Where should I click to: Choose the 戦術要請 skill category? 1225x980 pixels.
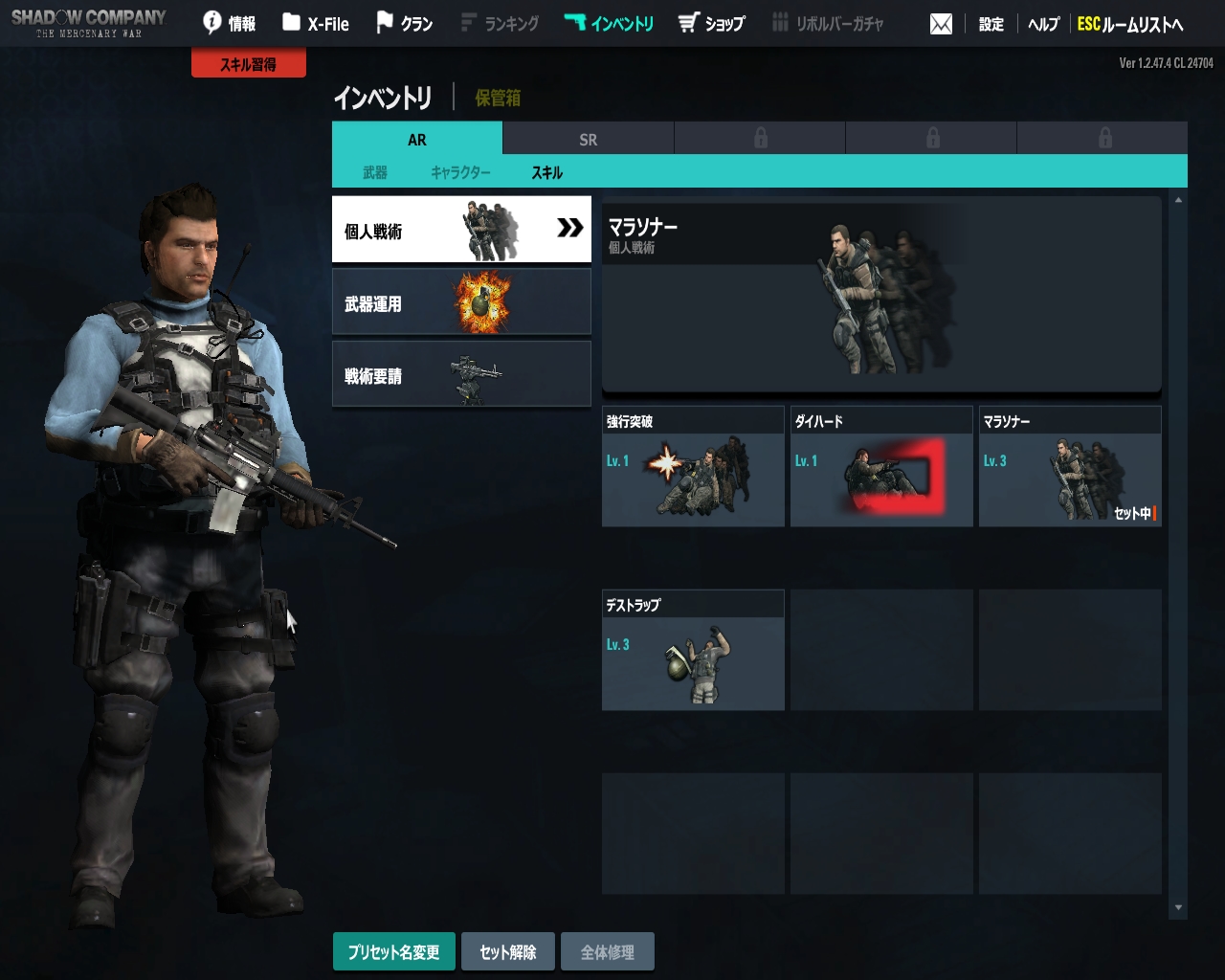pos(461,375)
